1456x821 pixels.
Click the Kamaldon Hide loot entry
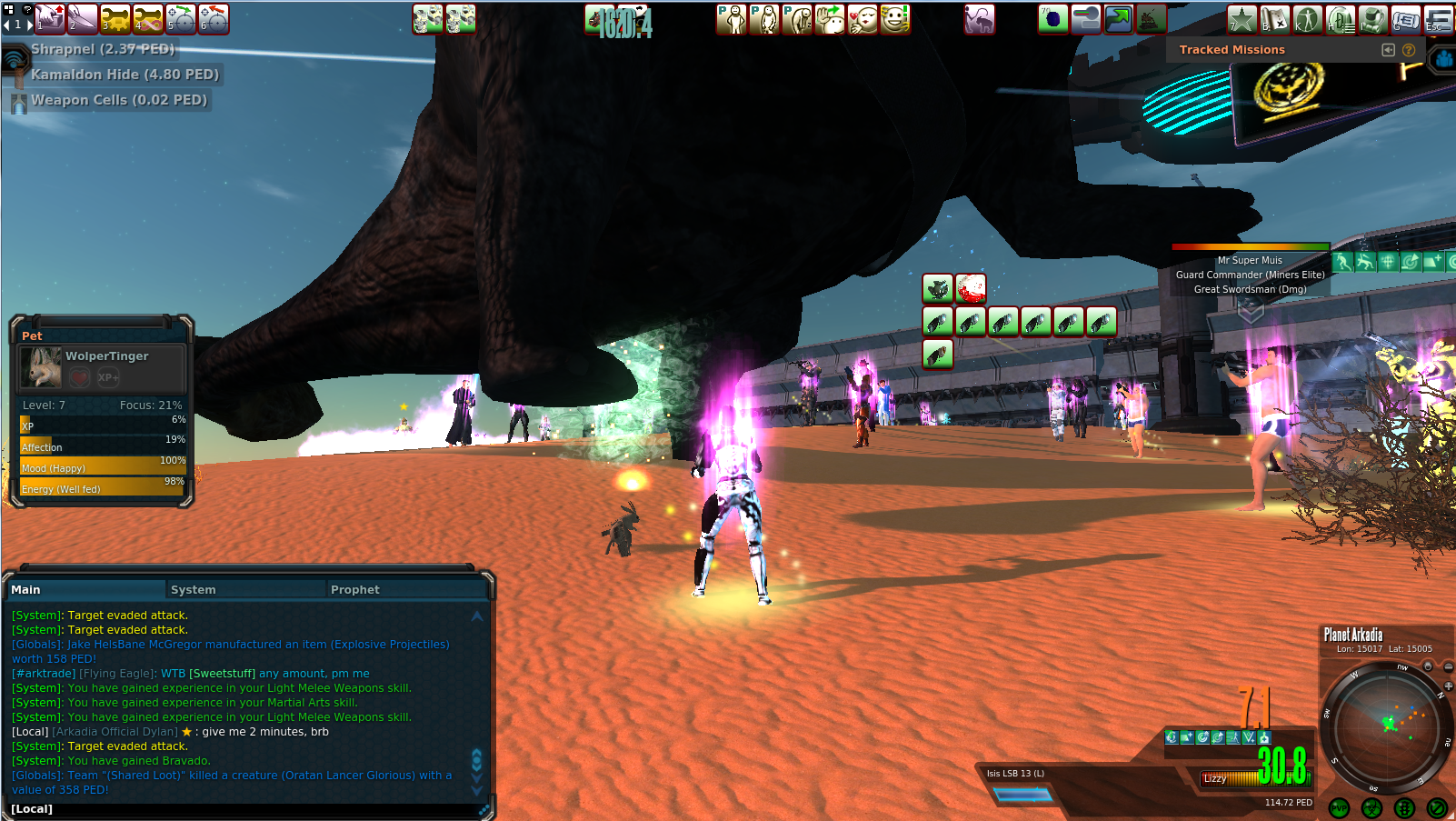pyautogui.click(x=125, y=75)
